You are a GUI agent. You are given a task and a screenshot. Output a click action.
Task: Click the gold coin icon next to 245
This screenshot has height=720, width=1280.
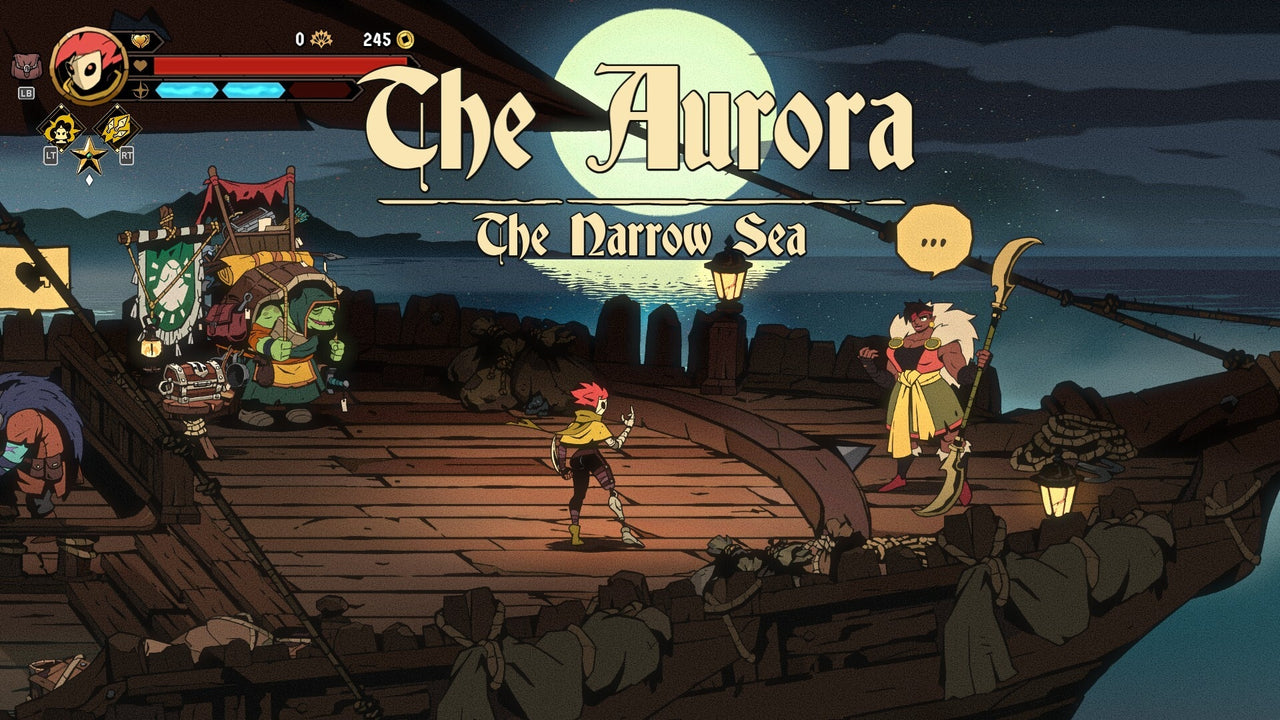[x=403, y=41]
